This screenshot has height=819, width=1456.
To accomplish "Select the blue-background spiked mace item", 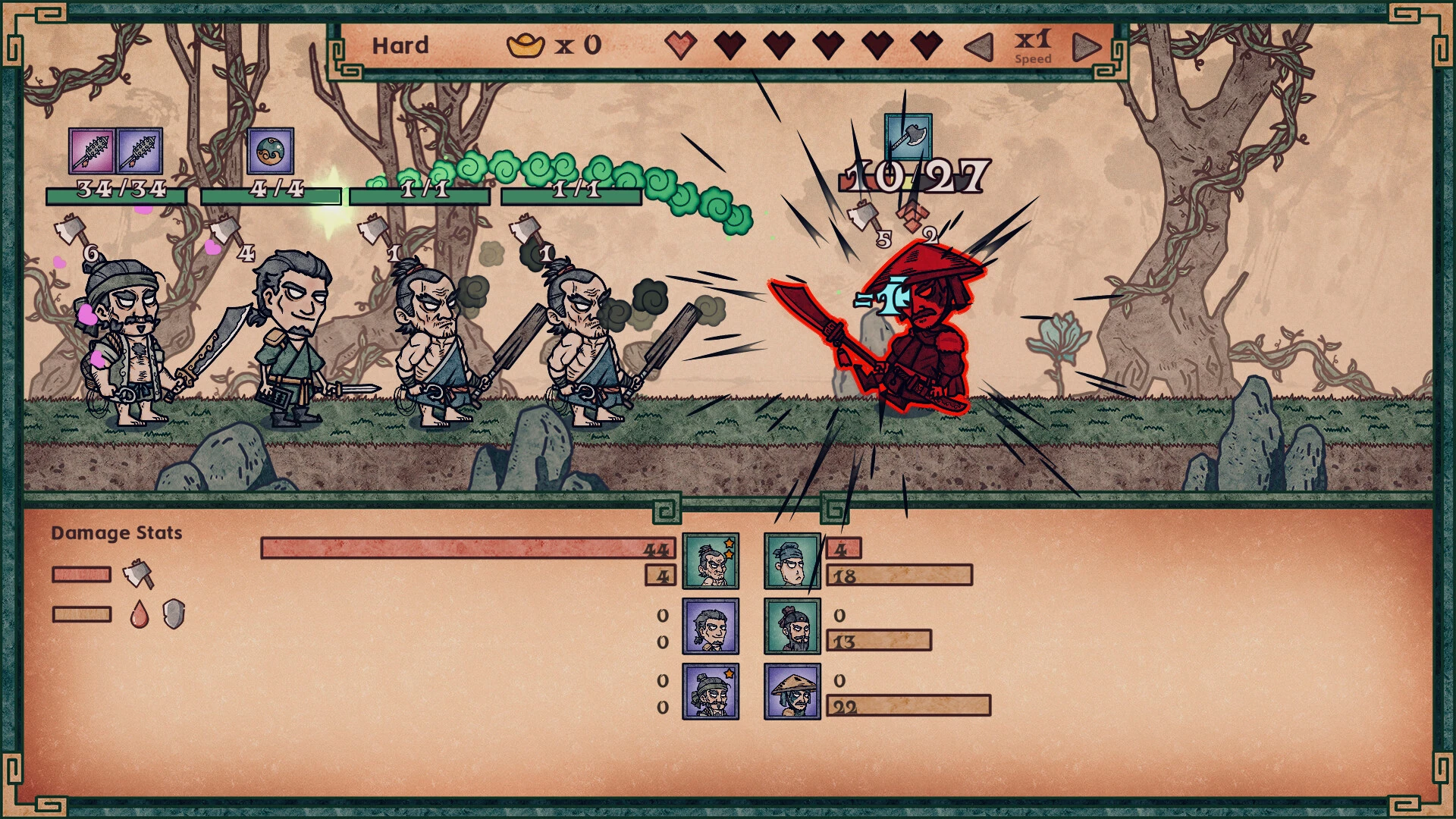I will 140,151.
